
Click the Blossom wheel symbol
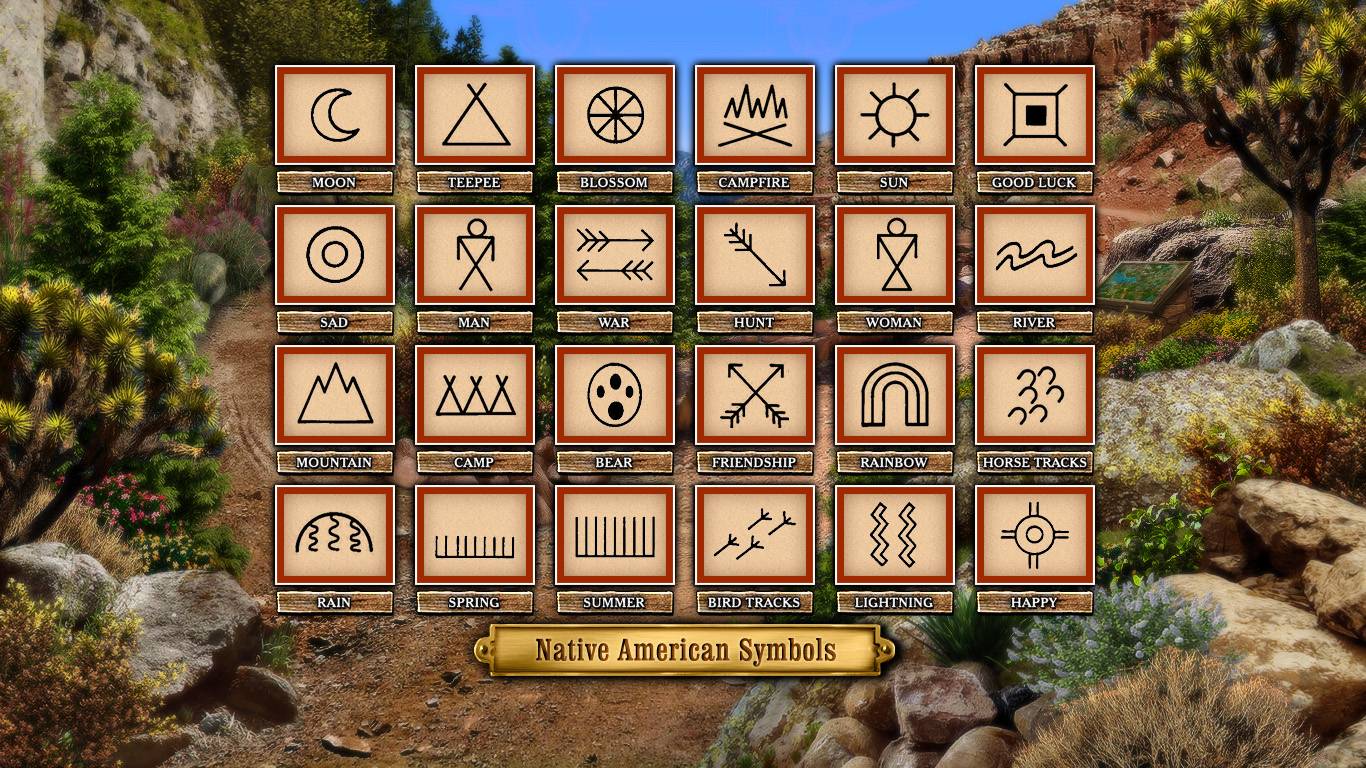coord(615,115)
